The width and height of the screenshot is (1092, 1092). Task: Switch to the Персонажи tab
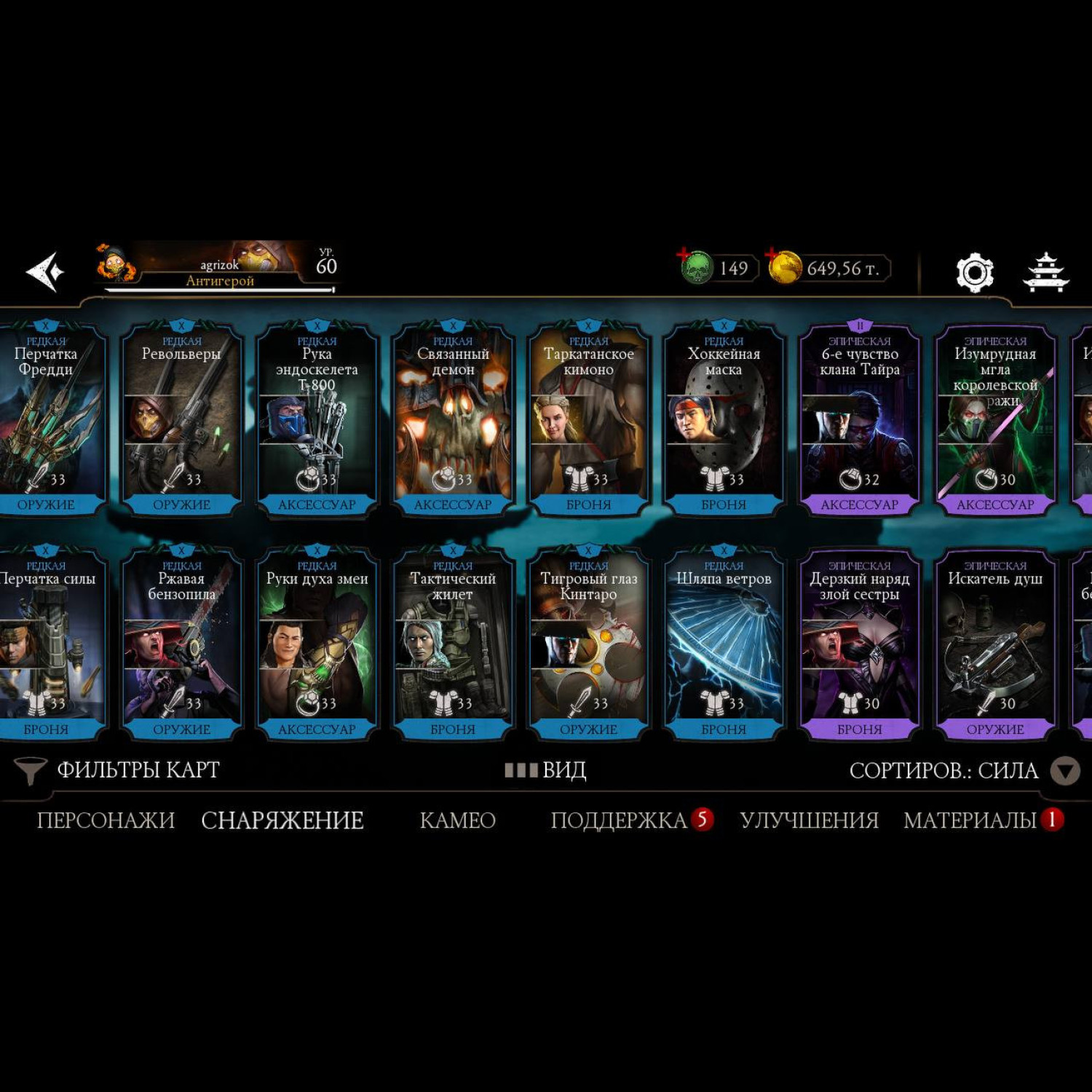pyautogui.click(x=106, y=820)
